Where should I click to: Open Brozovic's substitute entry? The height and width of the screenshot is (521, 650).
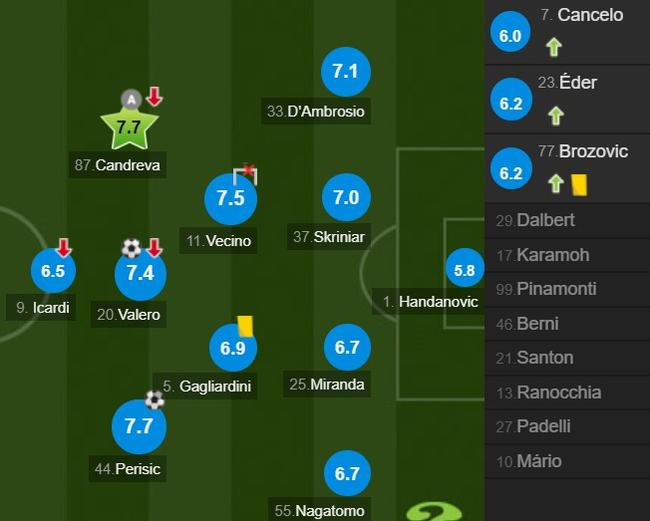pyautogui.click(x=567, y=168)
